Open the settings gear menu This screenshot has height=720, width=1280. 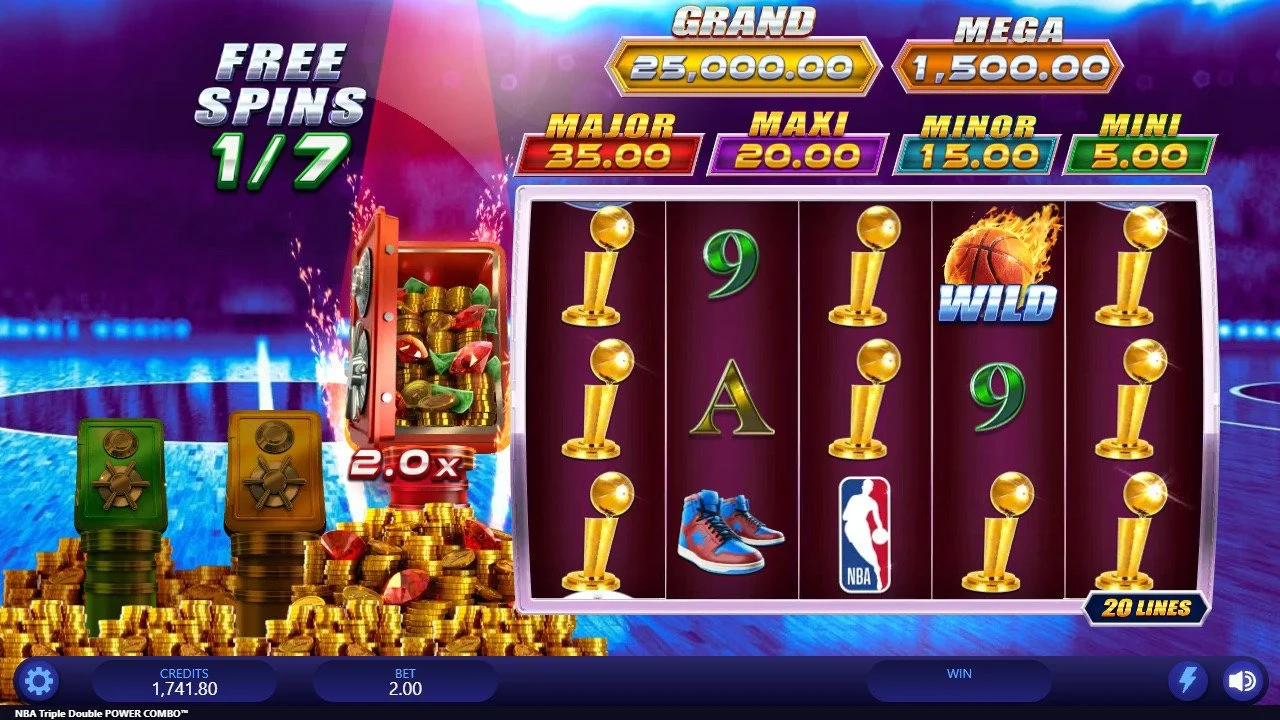click(38, 682)
